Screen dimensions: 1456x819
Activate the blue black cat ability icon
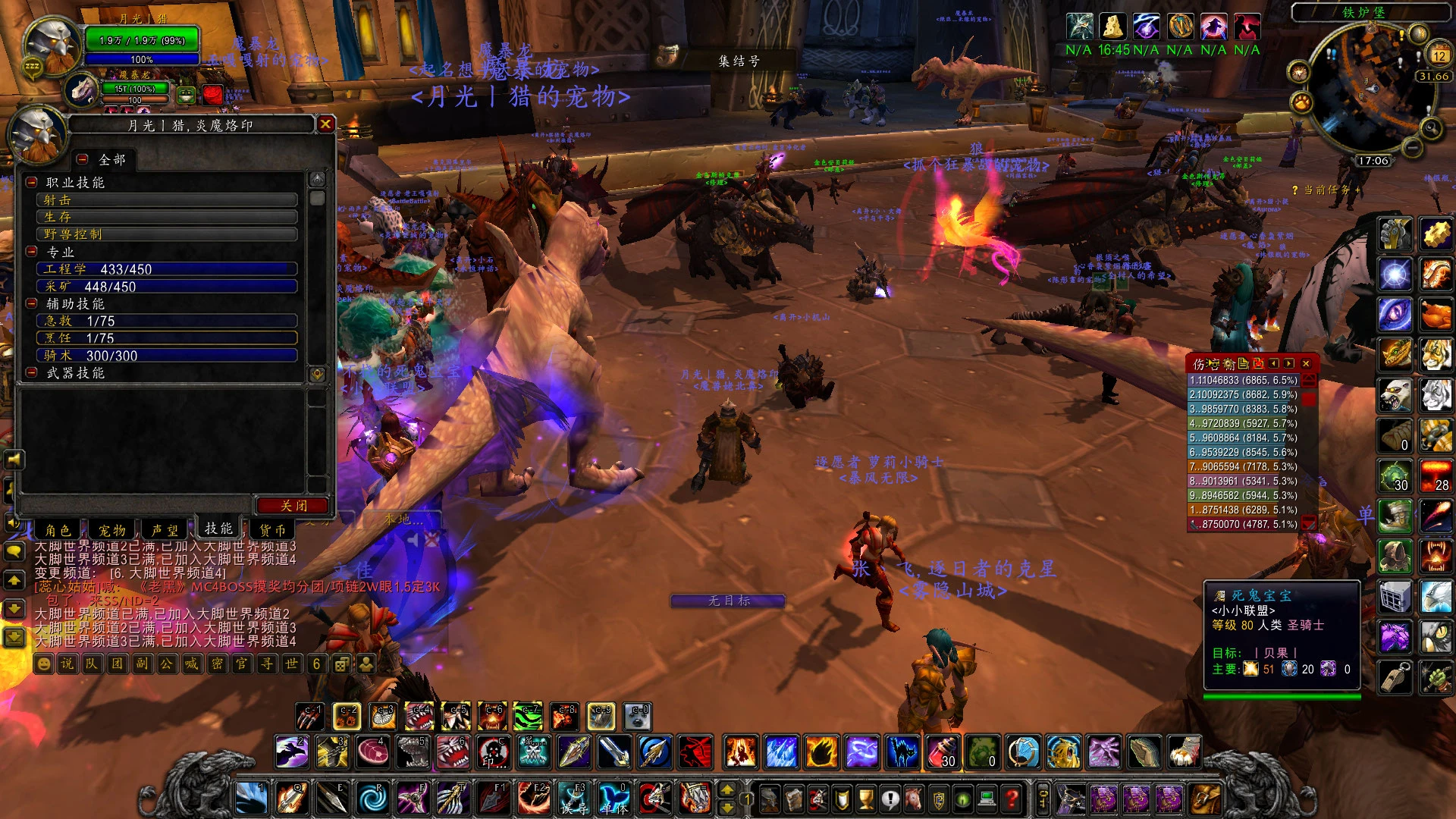point(902,753)
